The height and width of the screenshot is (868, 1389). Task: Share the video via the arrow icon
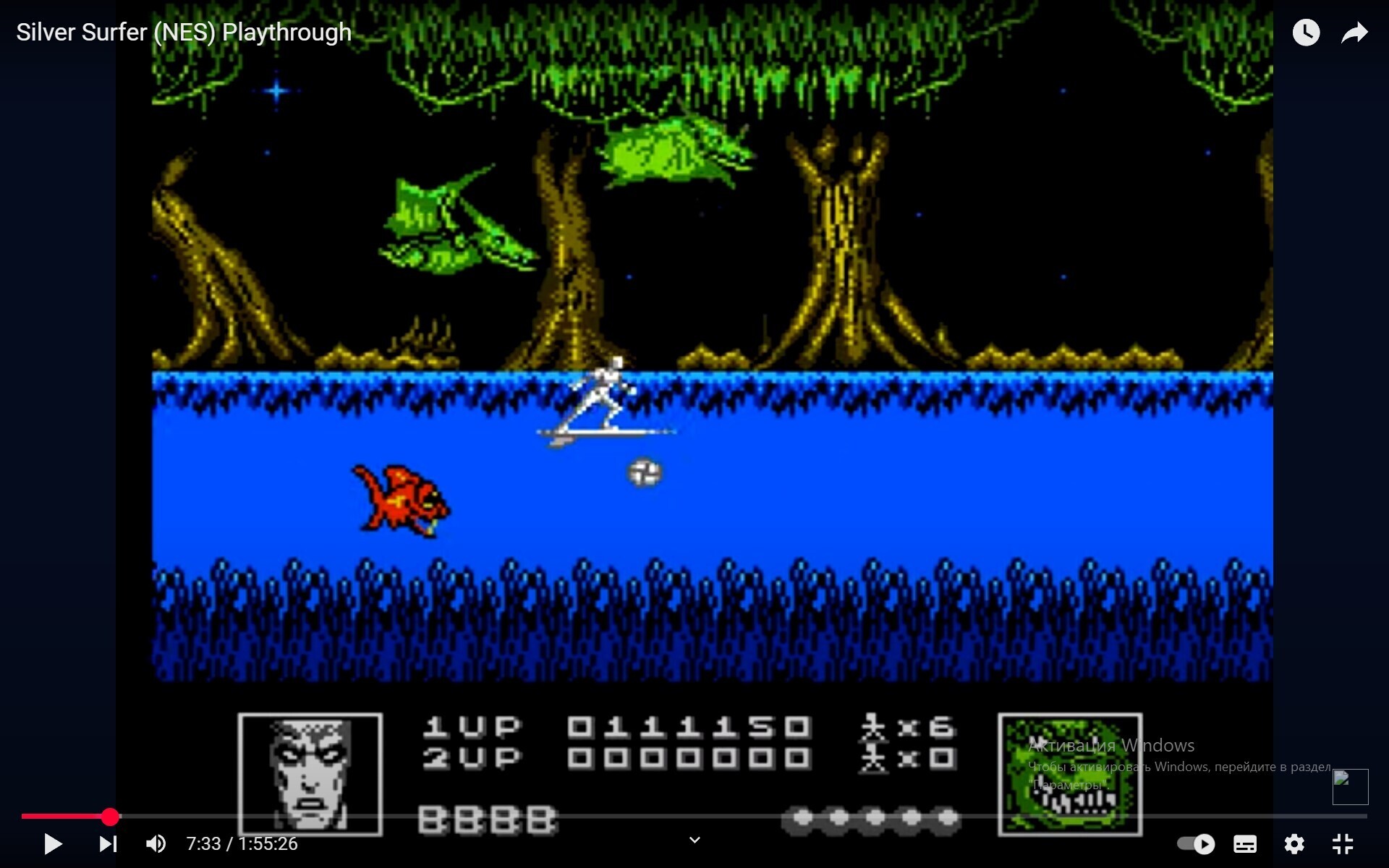click(1354, 32)
